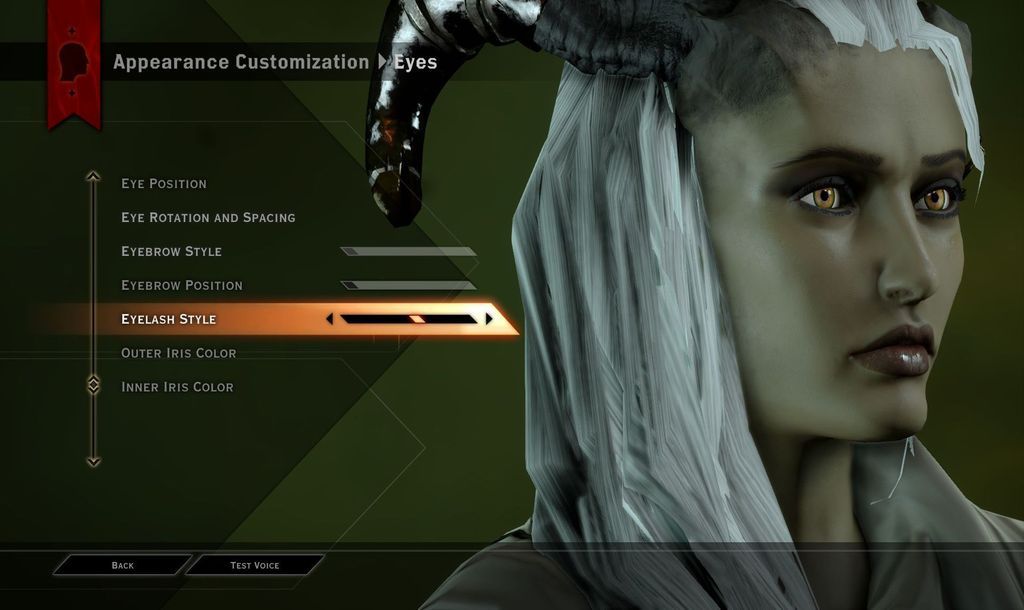Go back with the Back button
Screen dimensions: 1024x610
pos(122,566)
